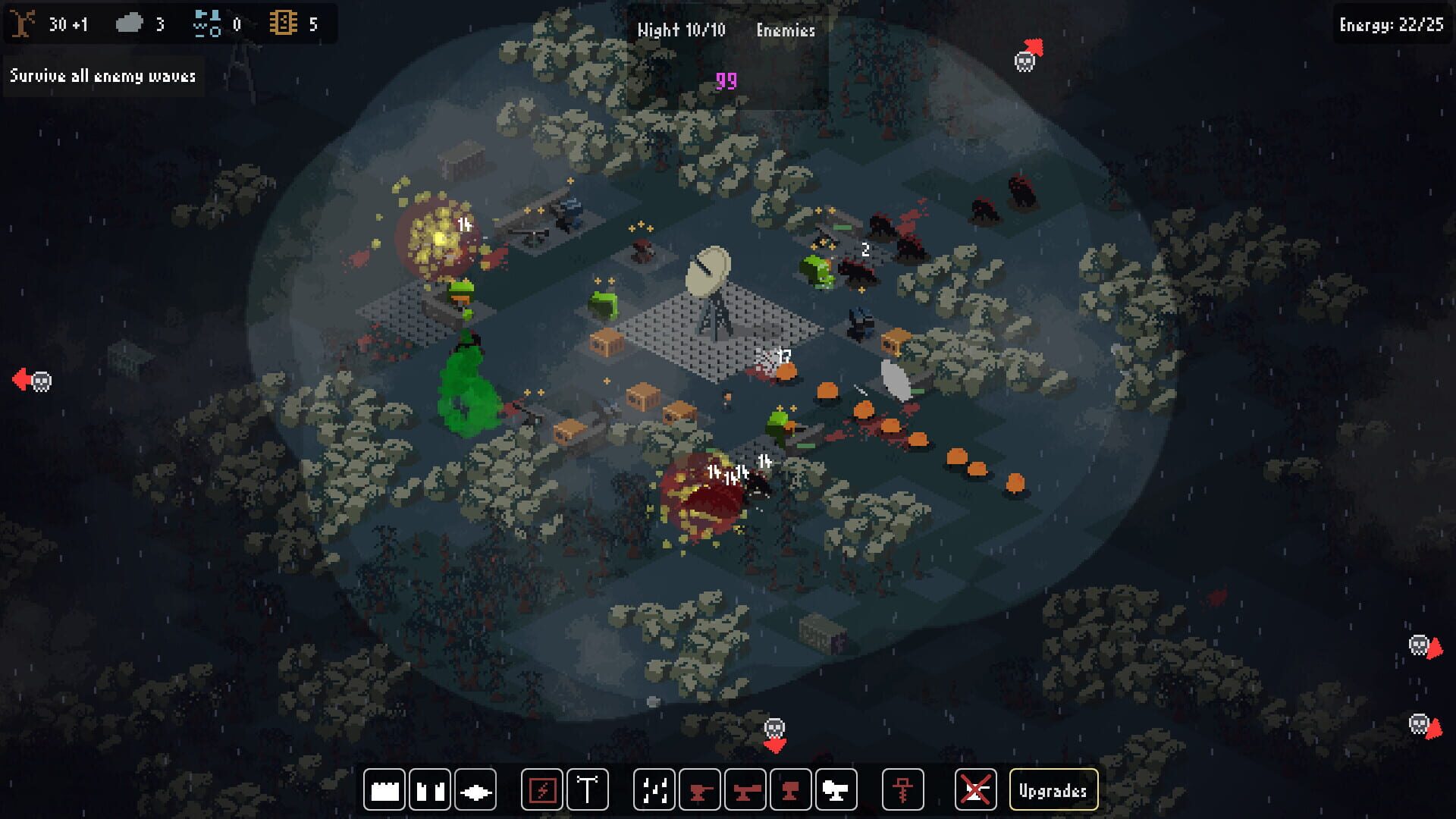Open the Upgrades menu

[1053, 789]
